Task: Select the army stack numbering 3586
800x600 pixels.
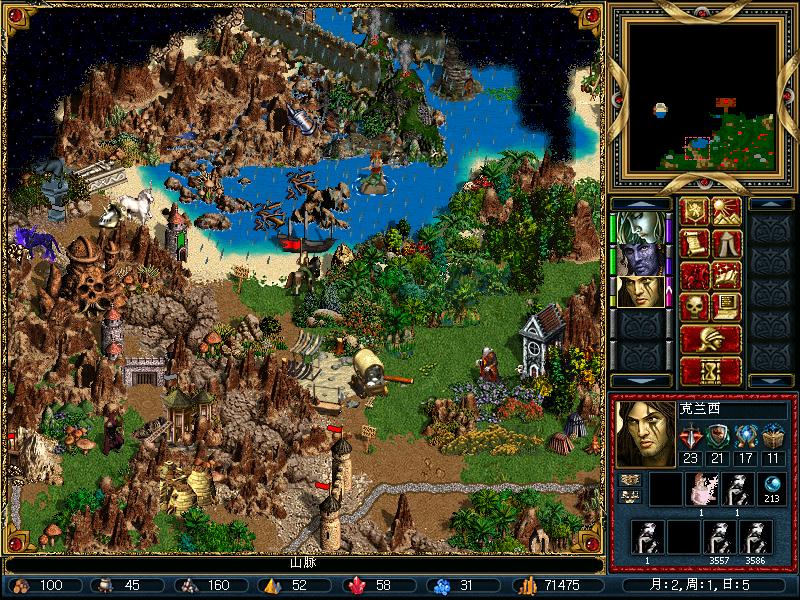Action: pos(755,539)
